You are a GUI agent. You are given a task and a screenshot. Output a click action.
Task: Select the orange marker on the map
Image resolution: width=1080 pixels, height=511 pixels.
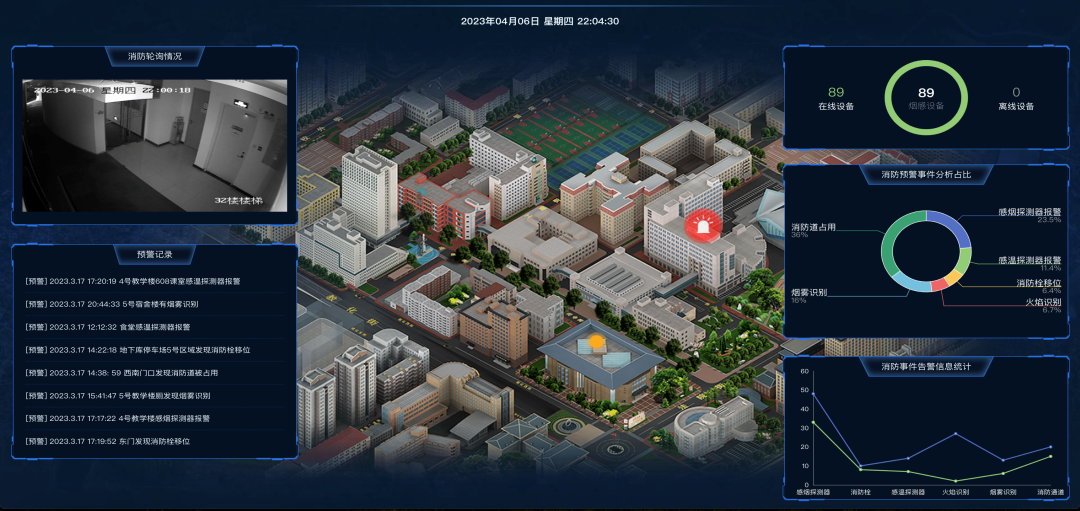[x=598, y=342]
